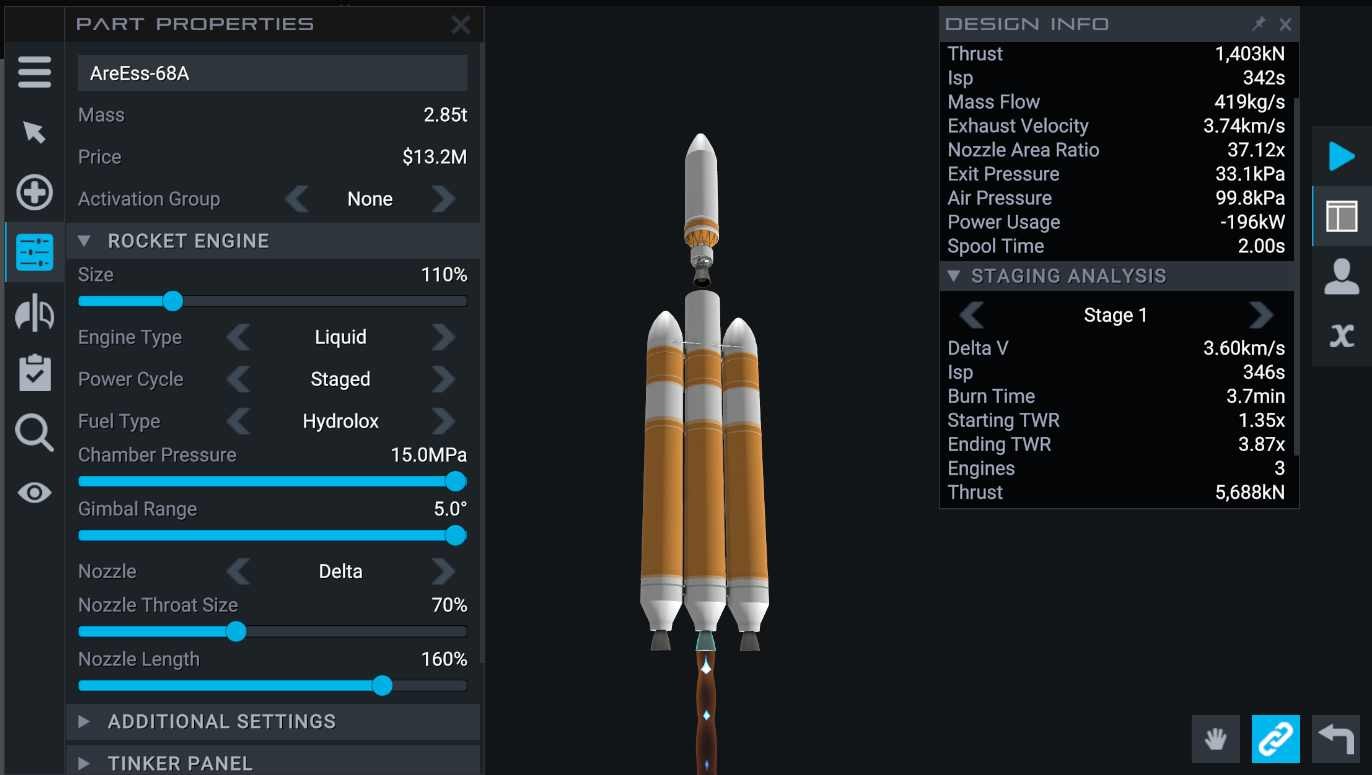
Task: Select the pan hand tool
Action: point(1215,739)
